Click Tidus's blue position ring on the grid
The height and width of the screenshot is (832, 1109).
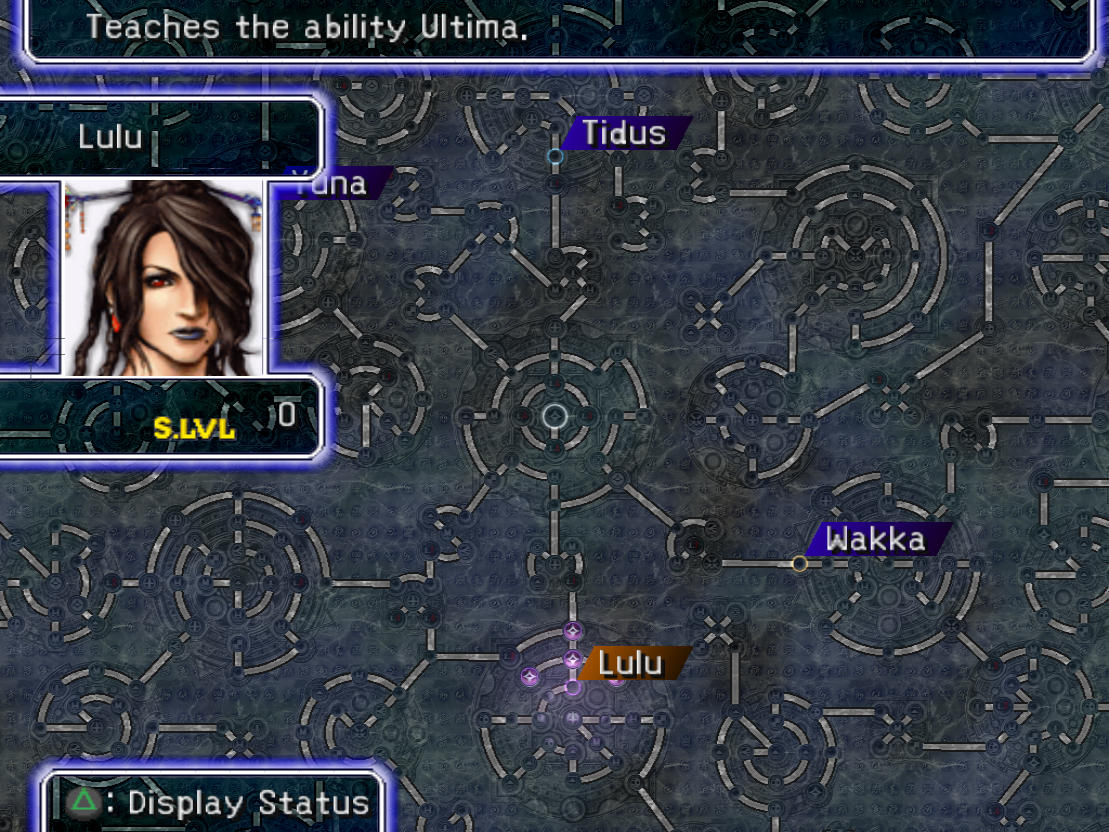(556, 156)
